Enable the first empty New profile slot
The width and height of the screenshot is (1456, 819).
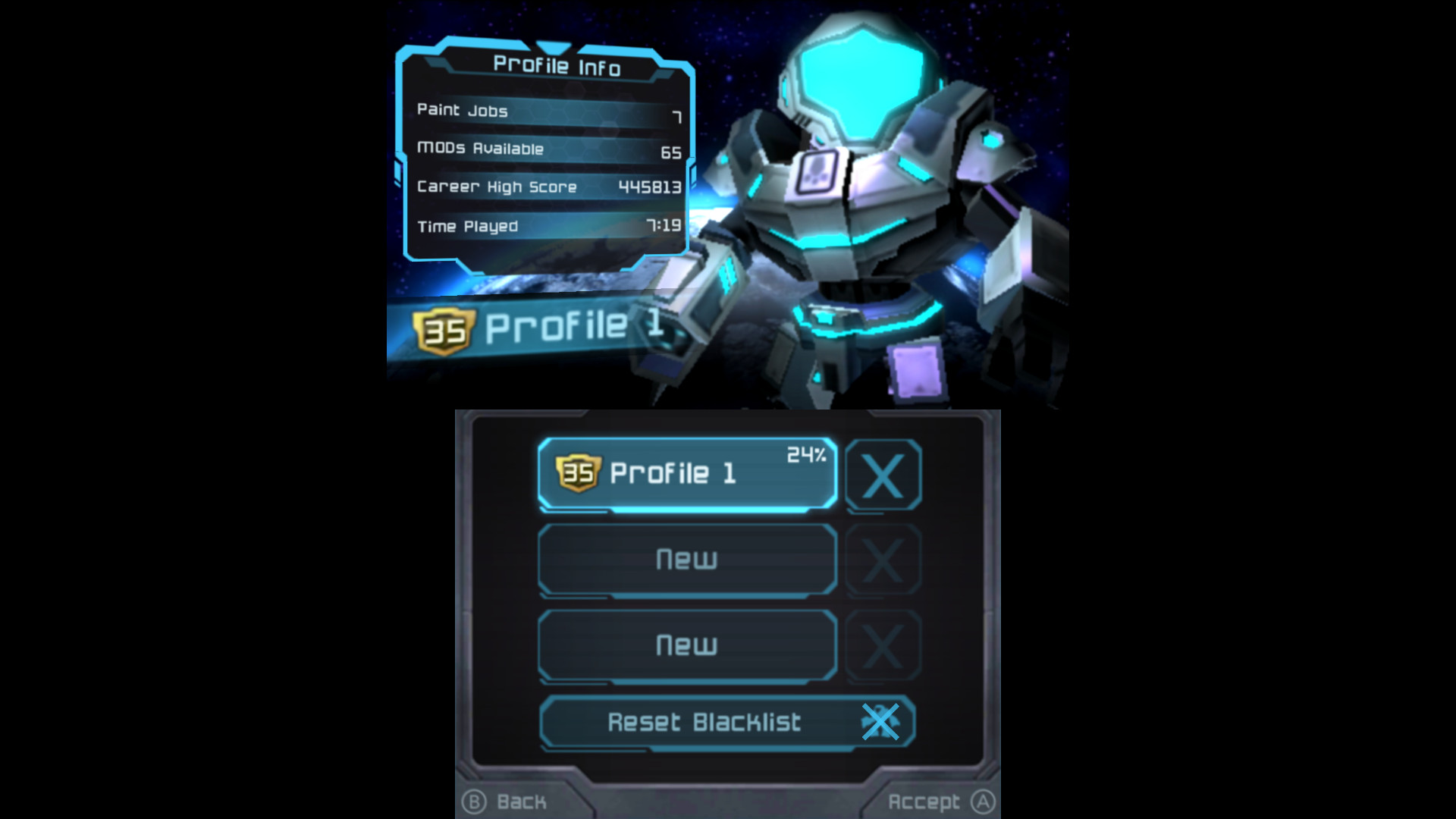click(686, 560)
